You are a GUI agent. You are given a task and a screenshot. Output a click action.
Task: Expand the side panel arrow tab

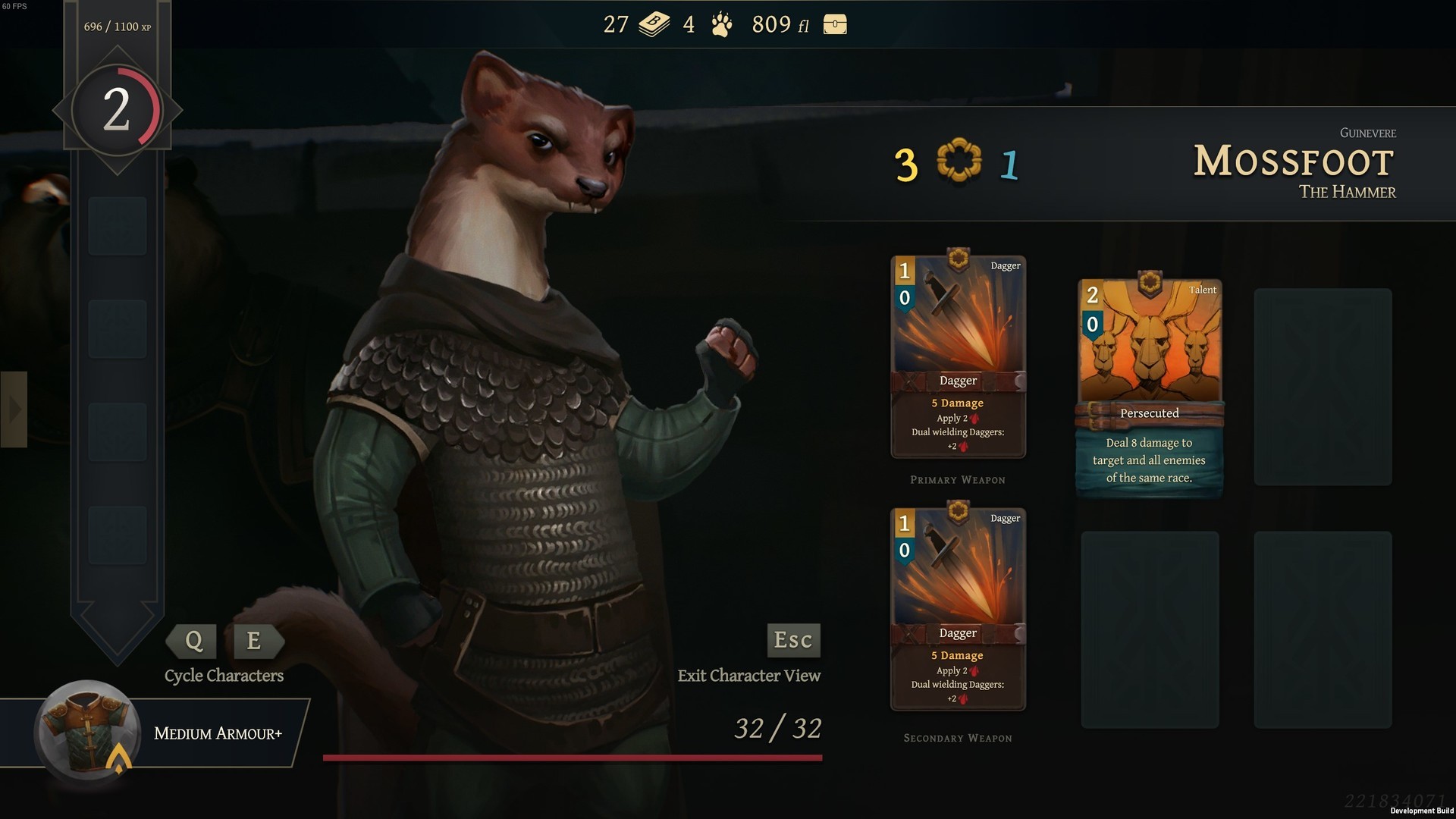pyautogui.click(x=14, y=409)
